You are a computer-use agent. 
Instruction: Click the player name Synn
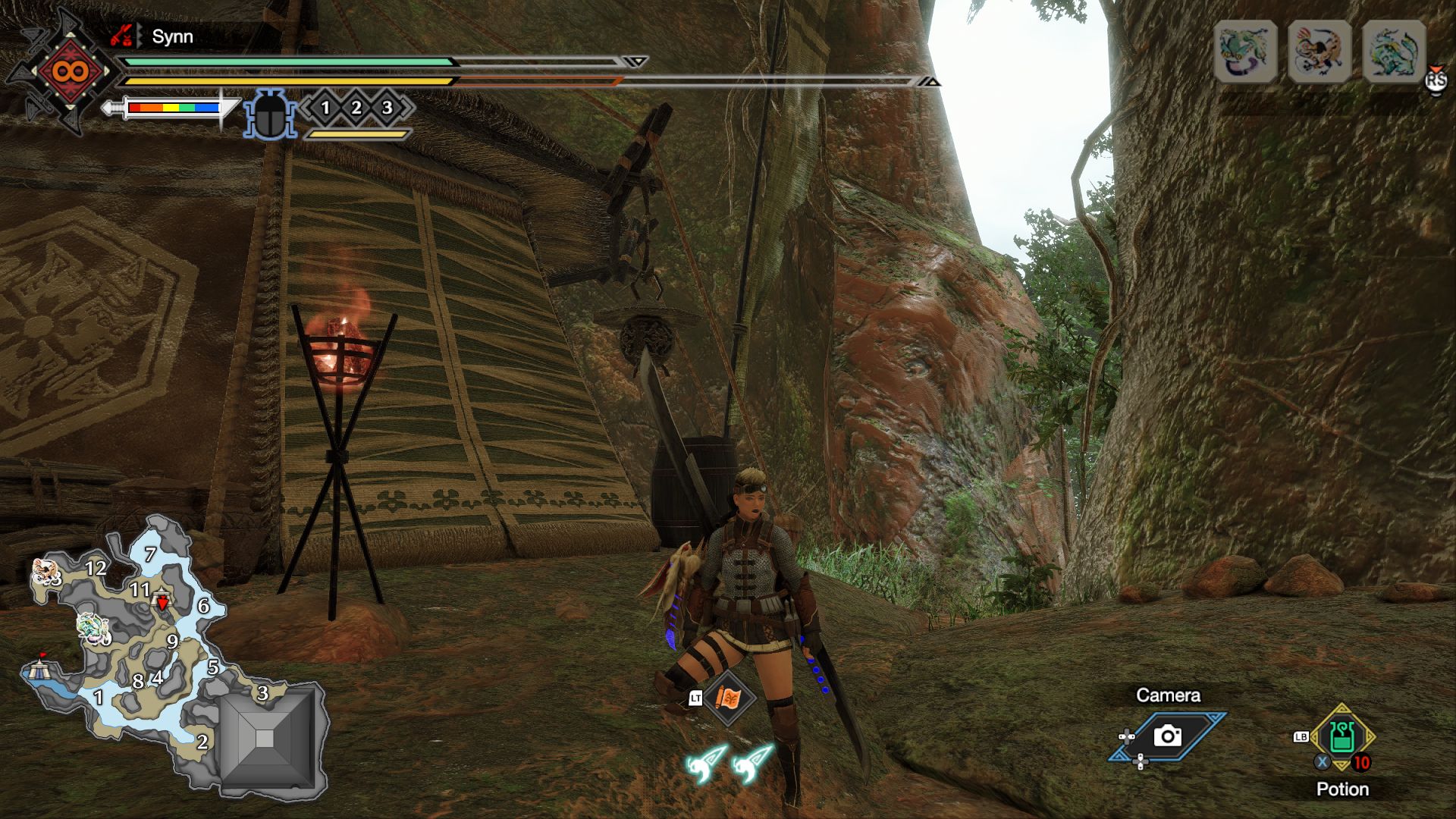tap(172, 36)
